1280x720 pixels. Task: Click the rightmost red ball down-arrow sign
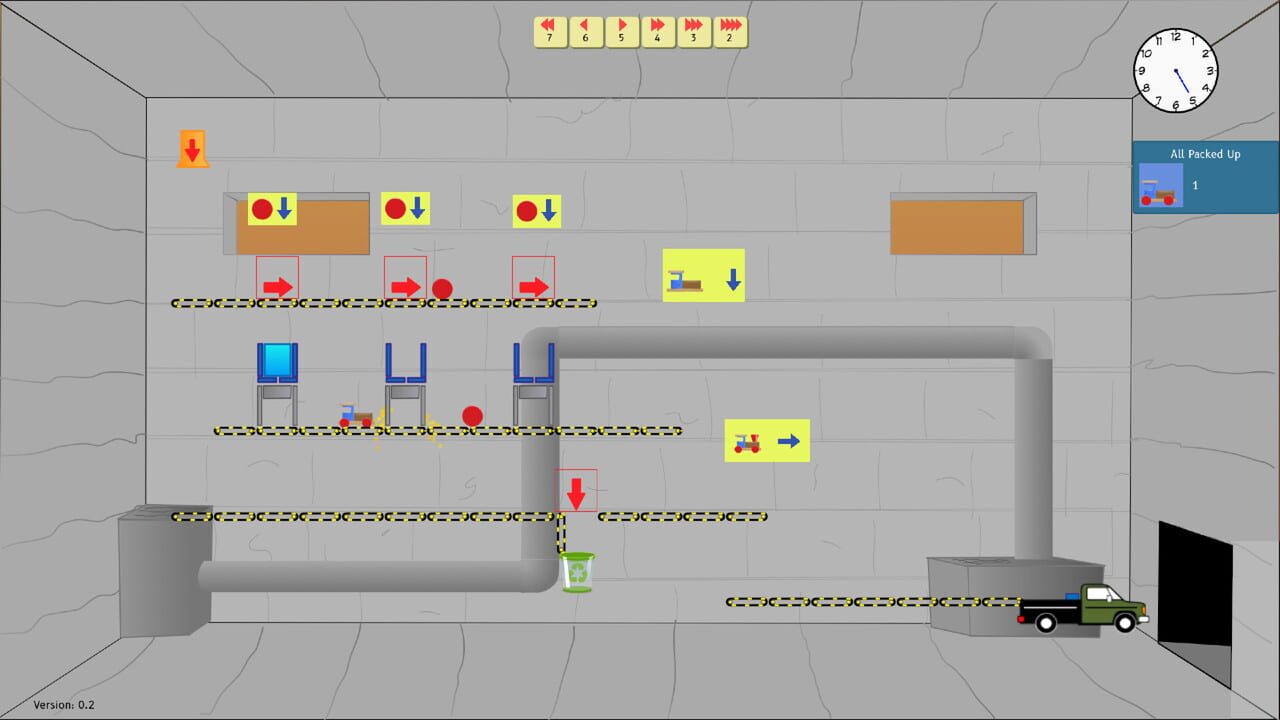coord(536,209)
